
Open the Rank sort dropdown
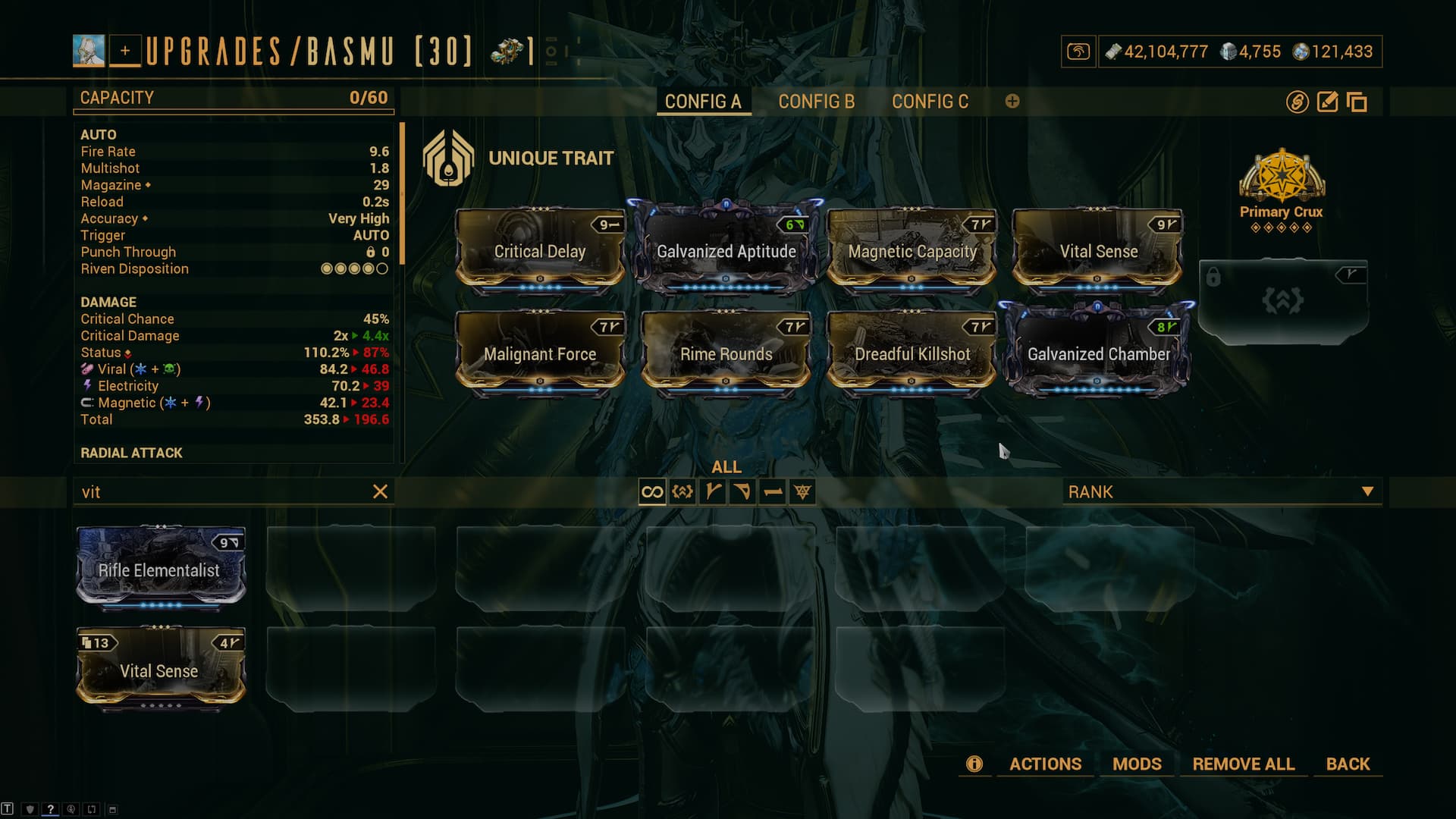pos(1221,492)
